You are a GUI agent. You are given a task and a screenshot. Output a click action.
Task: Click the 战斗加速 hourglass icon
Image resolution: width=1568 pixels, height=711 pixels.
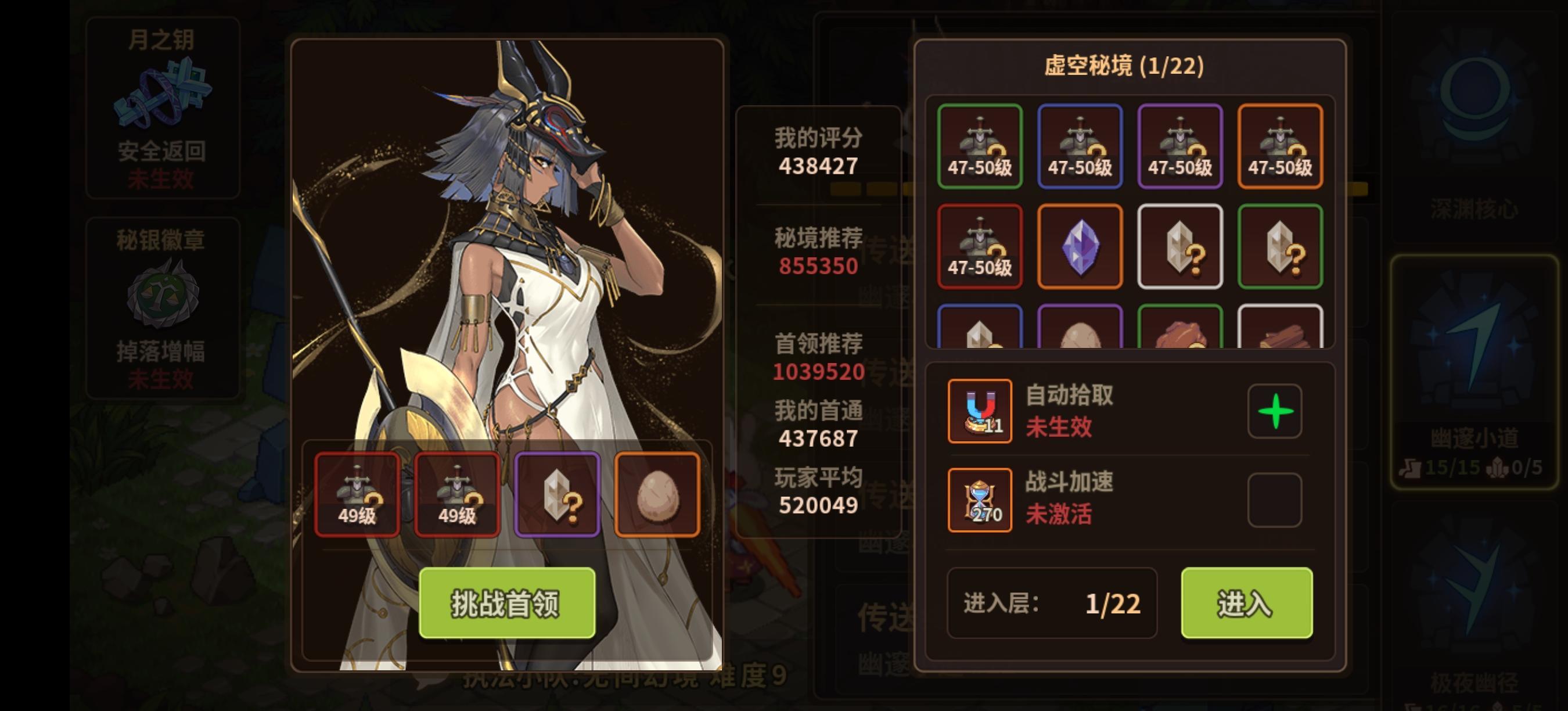point(980,499)
